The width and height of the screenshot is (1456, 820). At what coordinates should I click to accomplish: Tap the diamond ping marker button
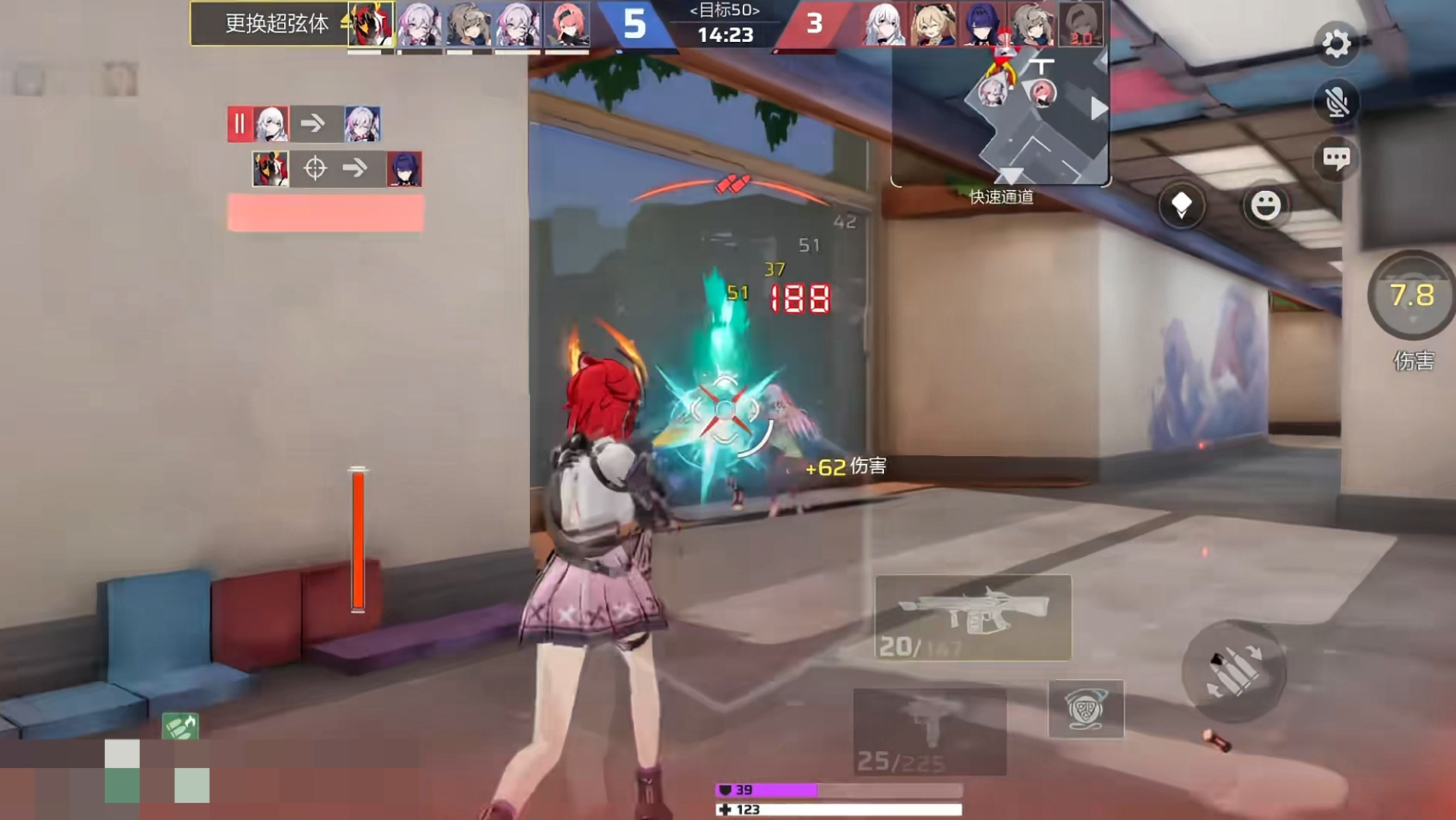(x=1181, y=206)
